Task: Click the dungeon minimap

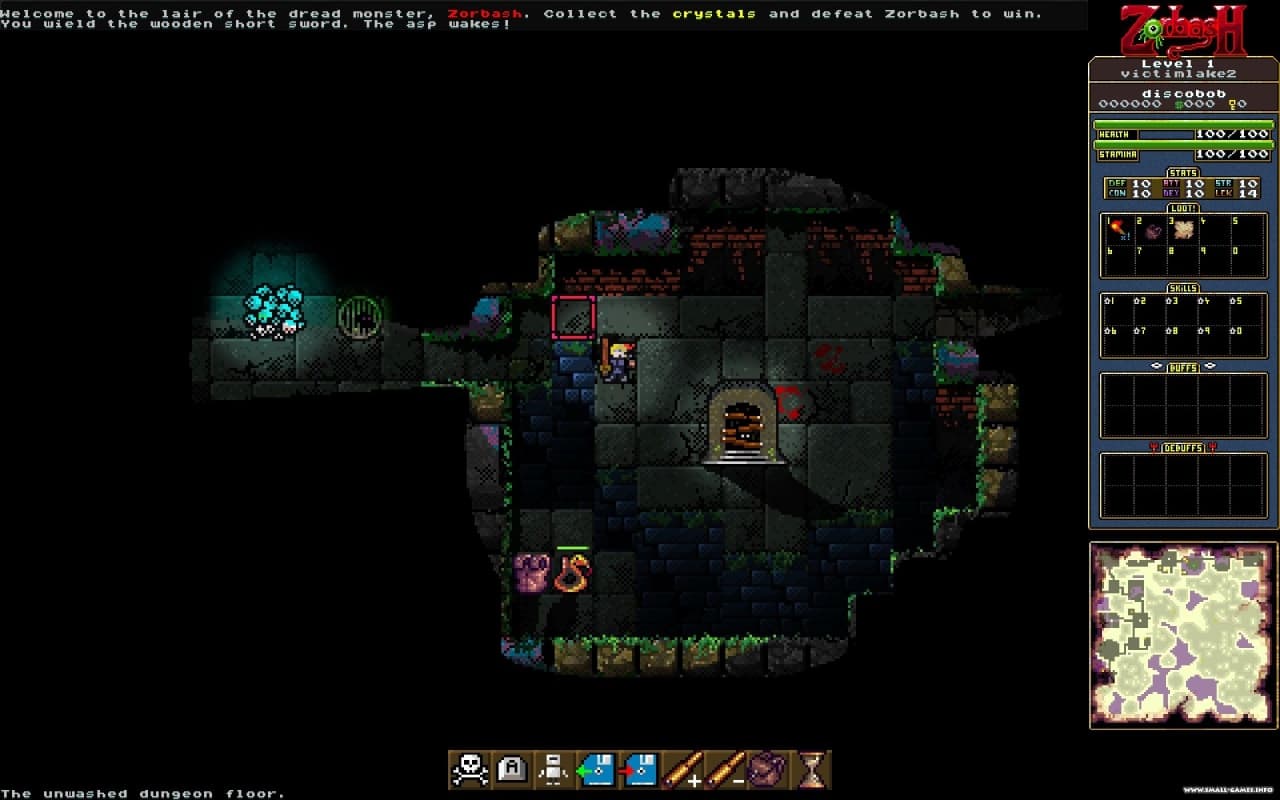Action: (x=1183, y=635)
